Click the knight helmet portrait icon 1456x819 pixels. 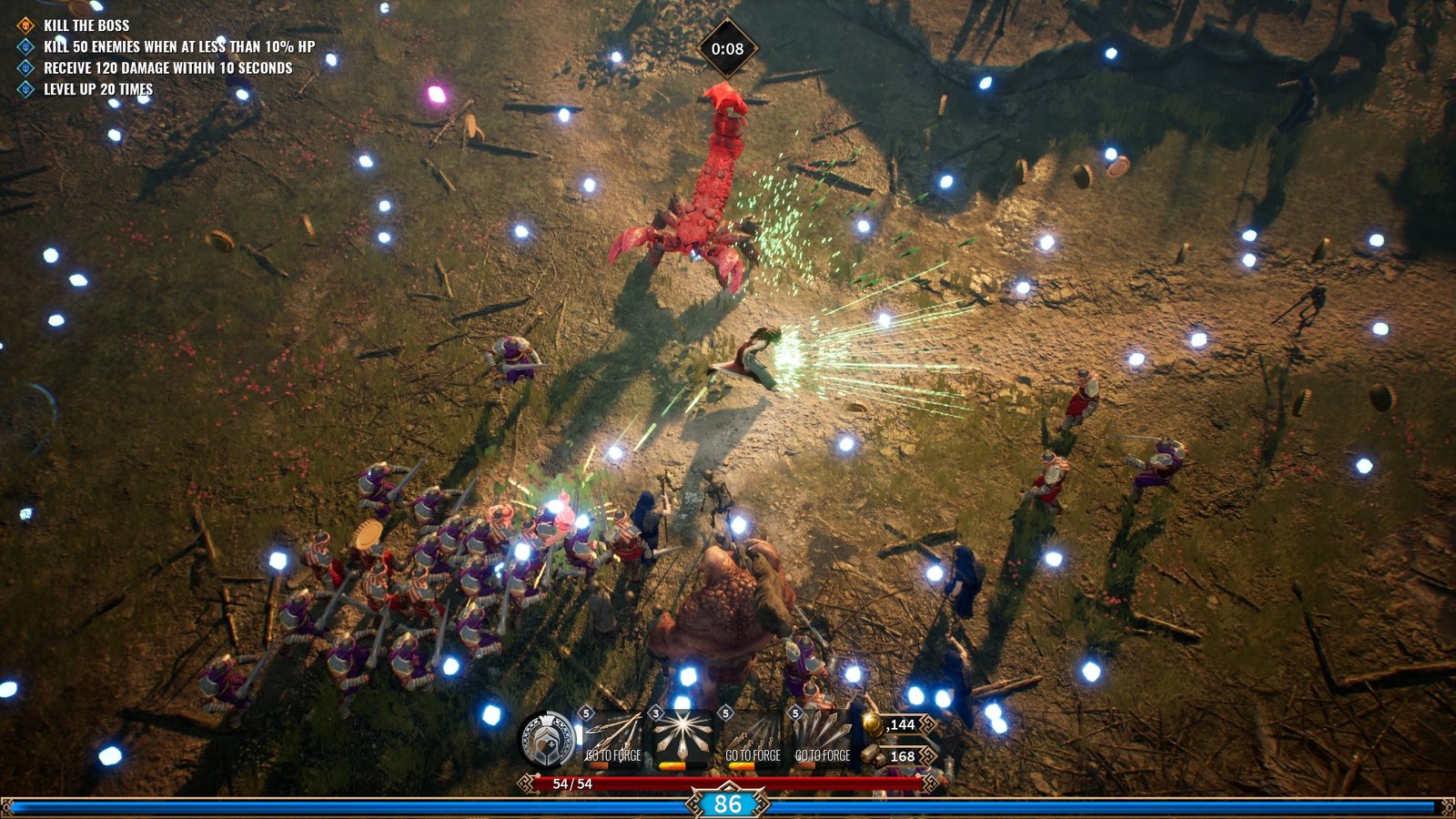point(547,739)
